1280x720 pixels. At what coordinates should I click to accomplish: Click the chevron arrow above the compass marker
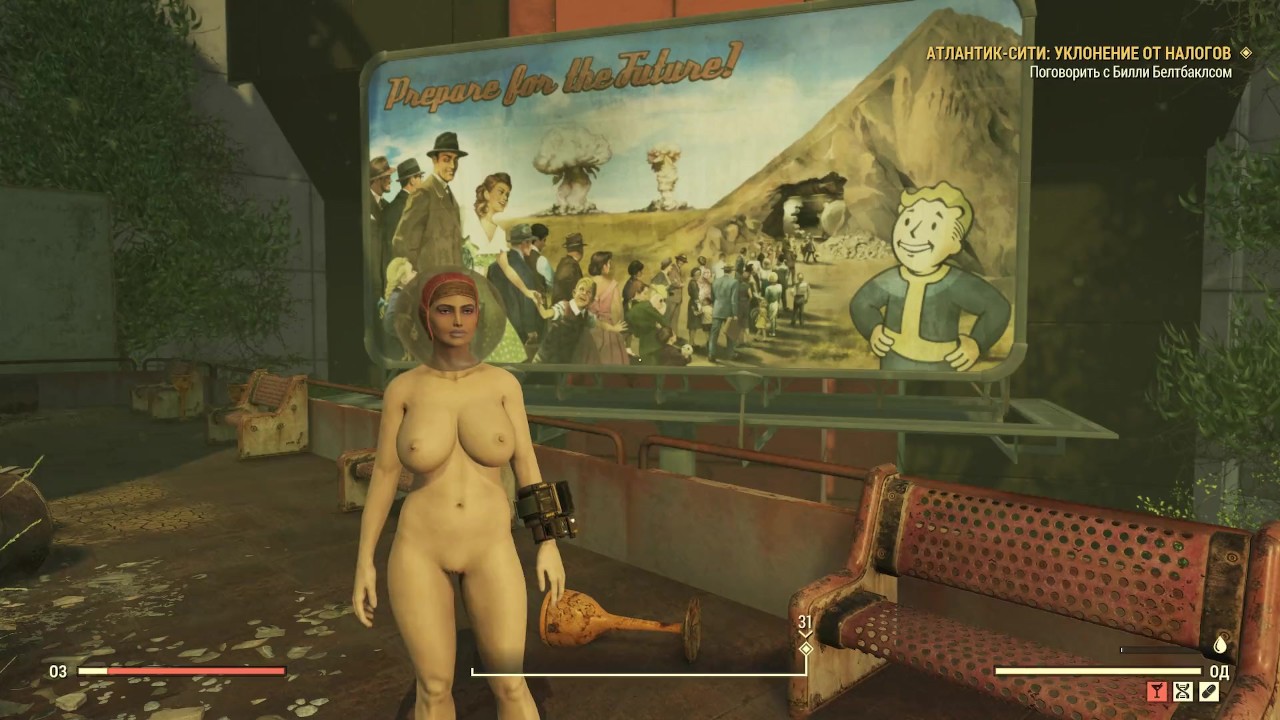[x=805, y=634]
